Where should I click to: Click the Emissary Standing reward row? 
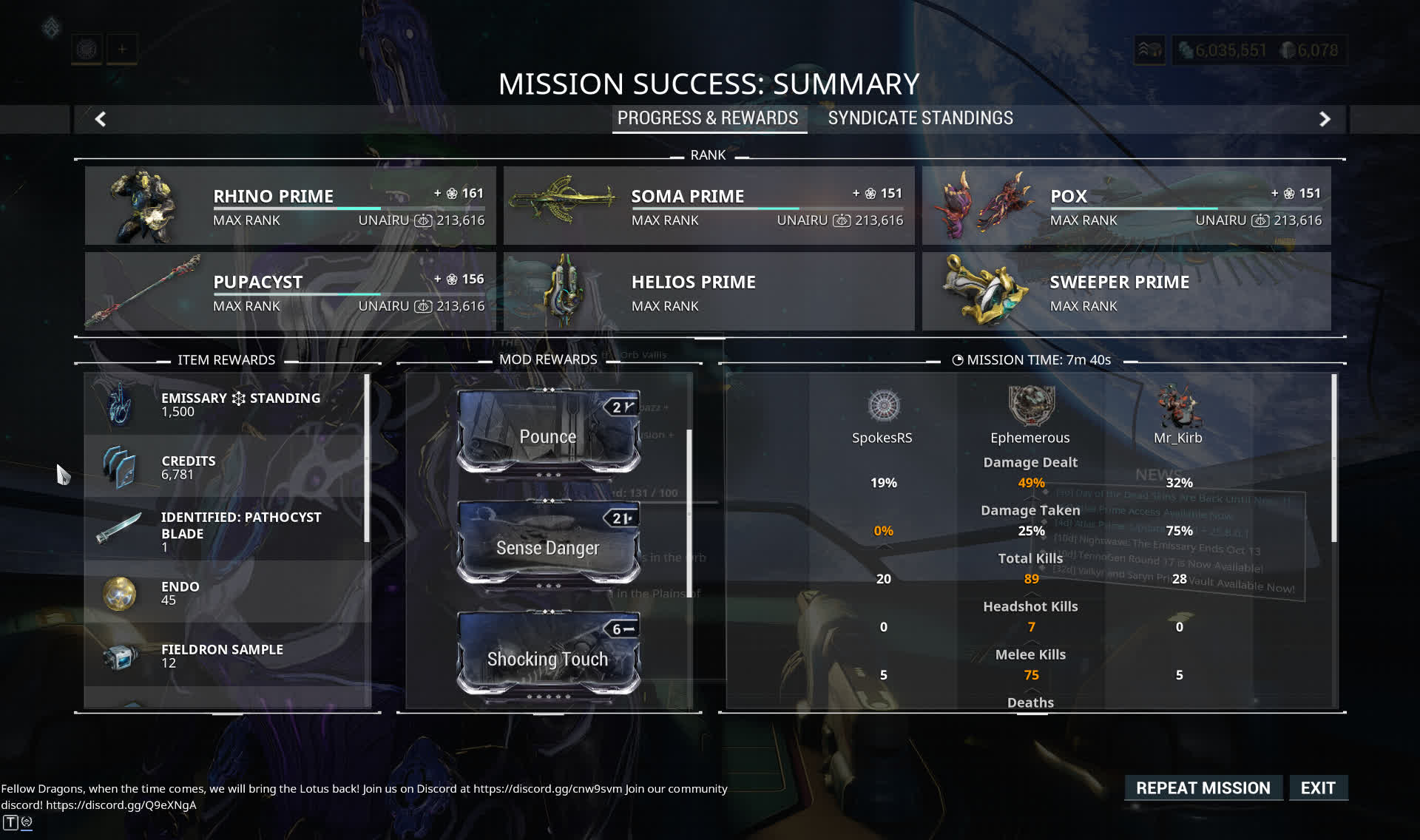tap(226, 404)
